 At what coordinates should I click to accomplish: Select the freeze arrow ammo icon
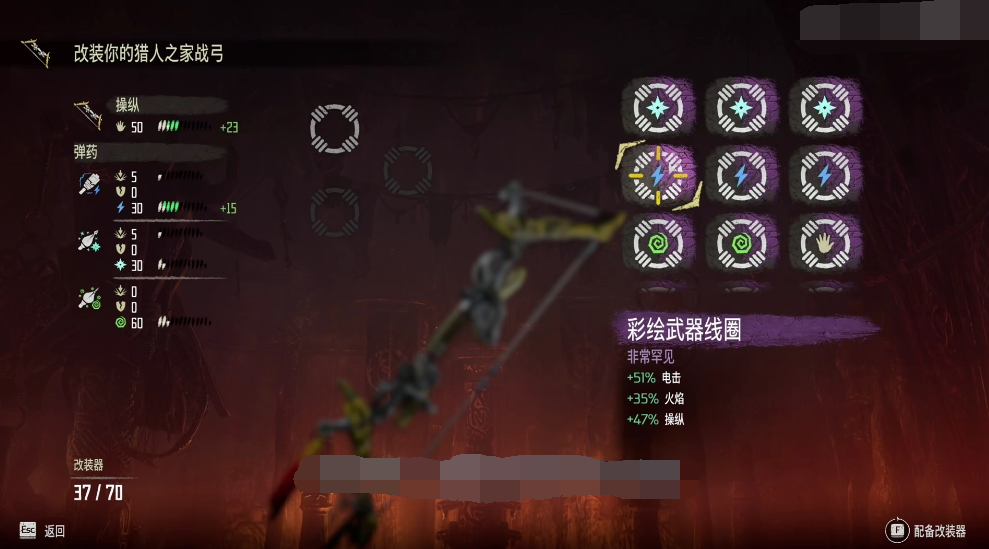tap(87, 241)
